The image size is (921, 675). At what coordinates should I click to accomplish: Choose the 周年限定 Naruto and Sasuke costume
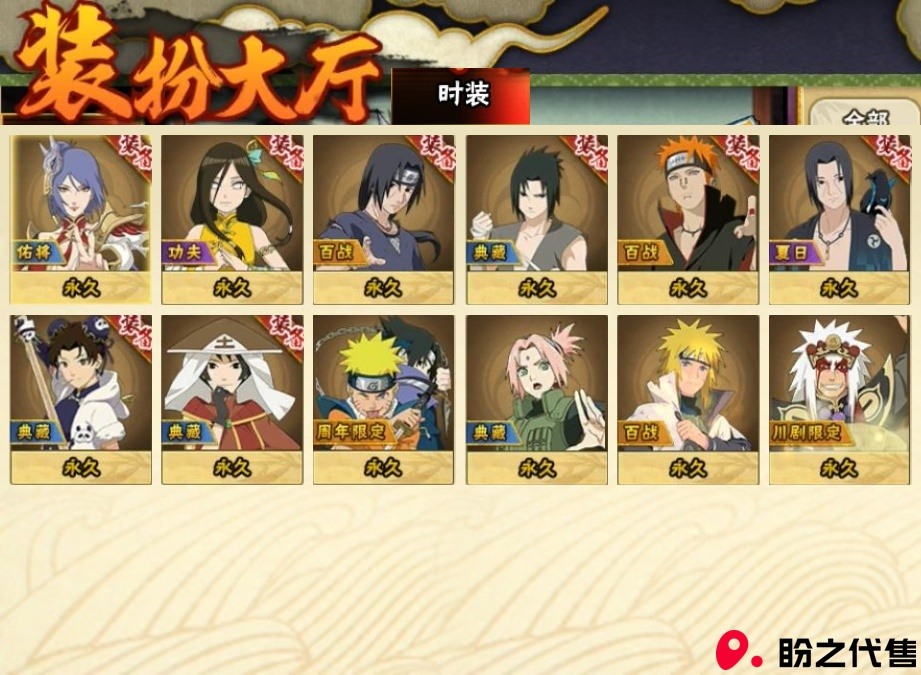(x=384, y=398)
